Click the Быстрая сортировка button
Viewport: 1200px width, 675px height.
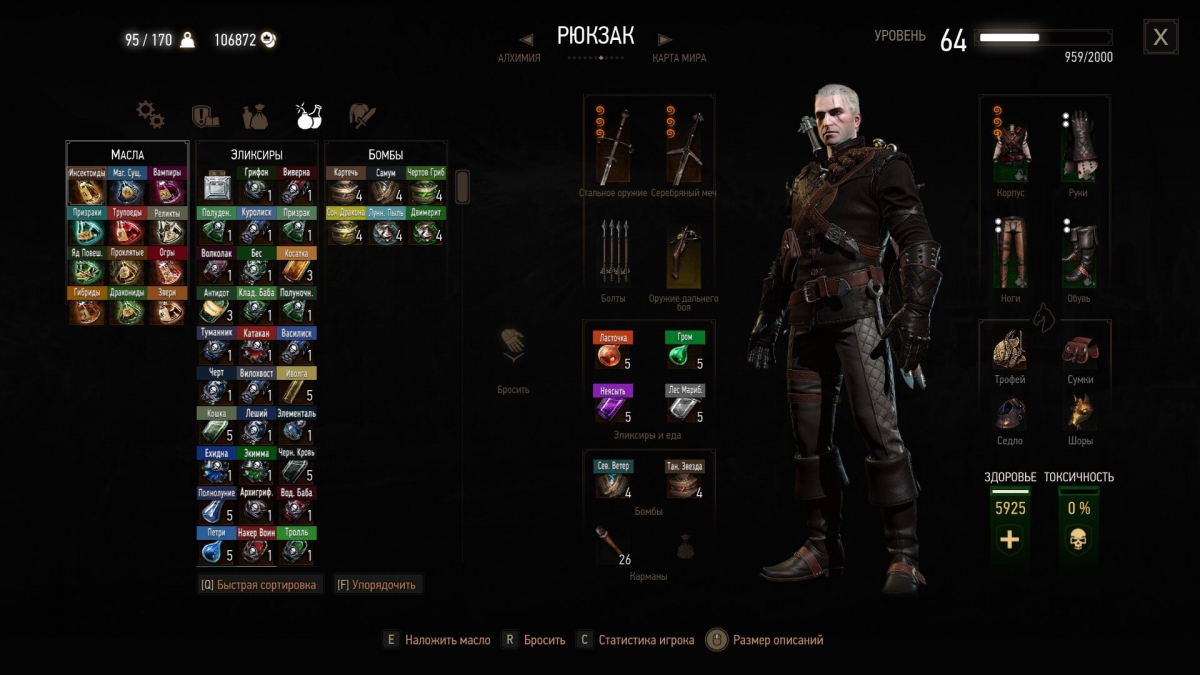[x=259, y=584]
